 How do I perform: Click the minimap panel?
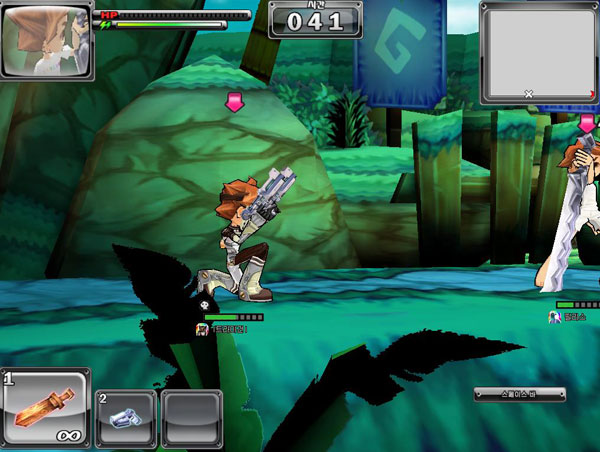pos(538,52)
